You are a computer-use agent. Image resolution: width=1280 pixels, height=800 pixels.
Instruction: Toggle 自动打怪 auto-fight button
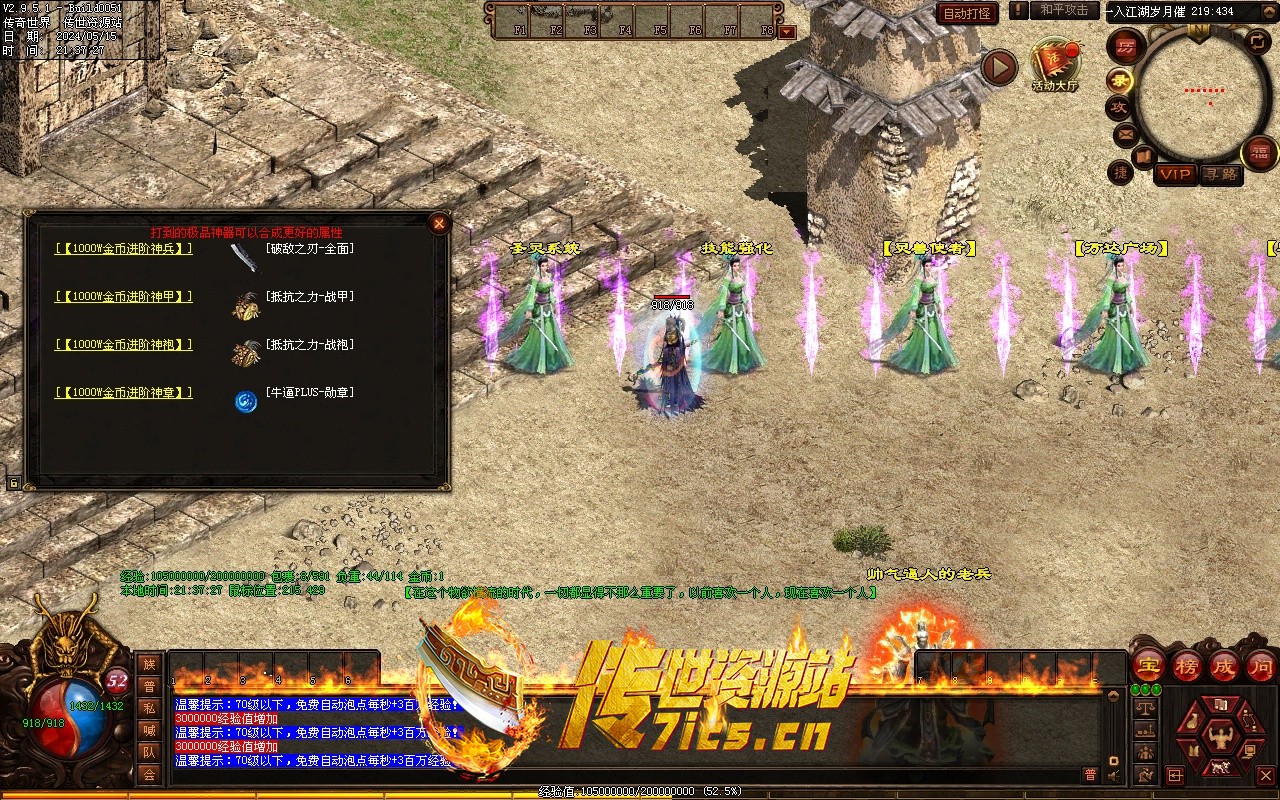coord(967,13)
